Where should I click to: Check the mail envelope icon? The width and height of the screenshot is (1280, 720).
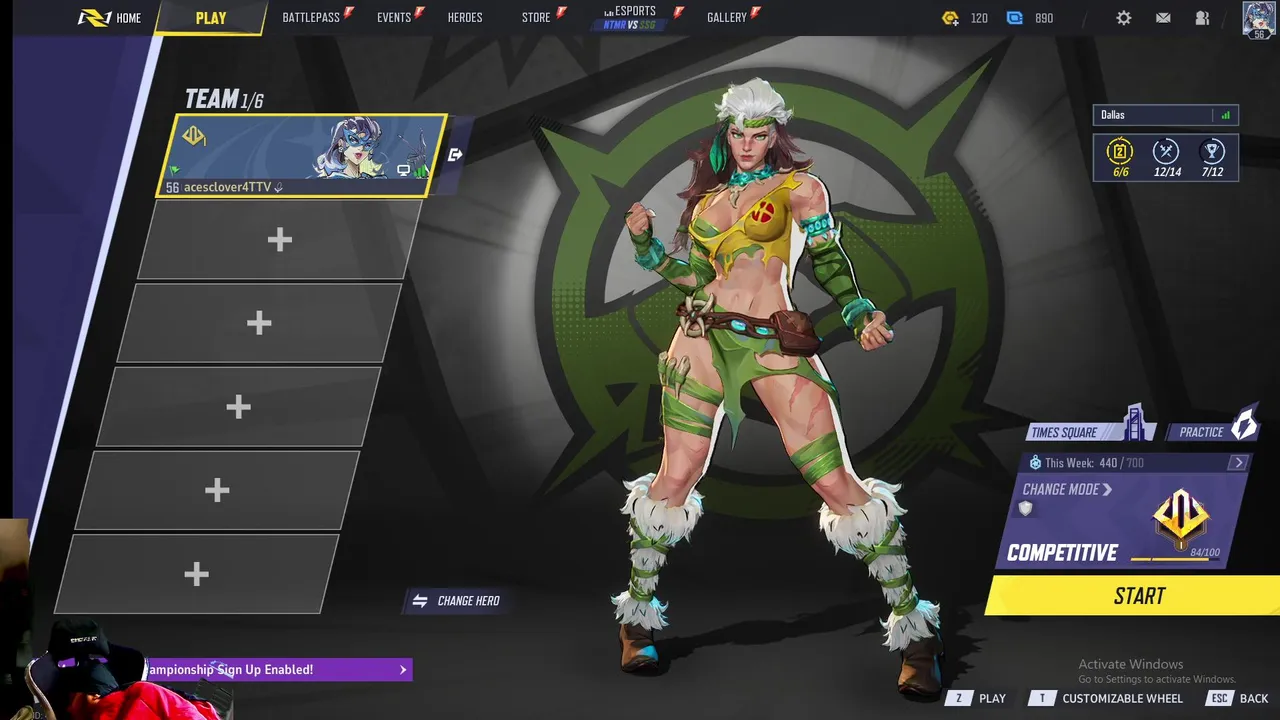coord(1163,18)
